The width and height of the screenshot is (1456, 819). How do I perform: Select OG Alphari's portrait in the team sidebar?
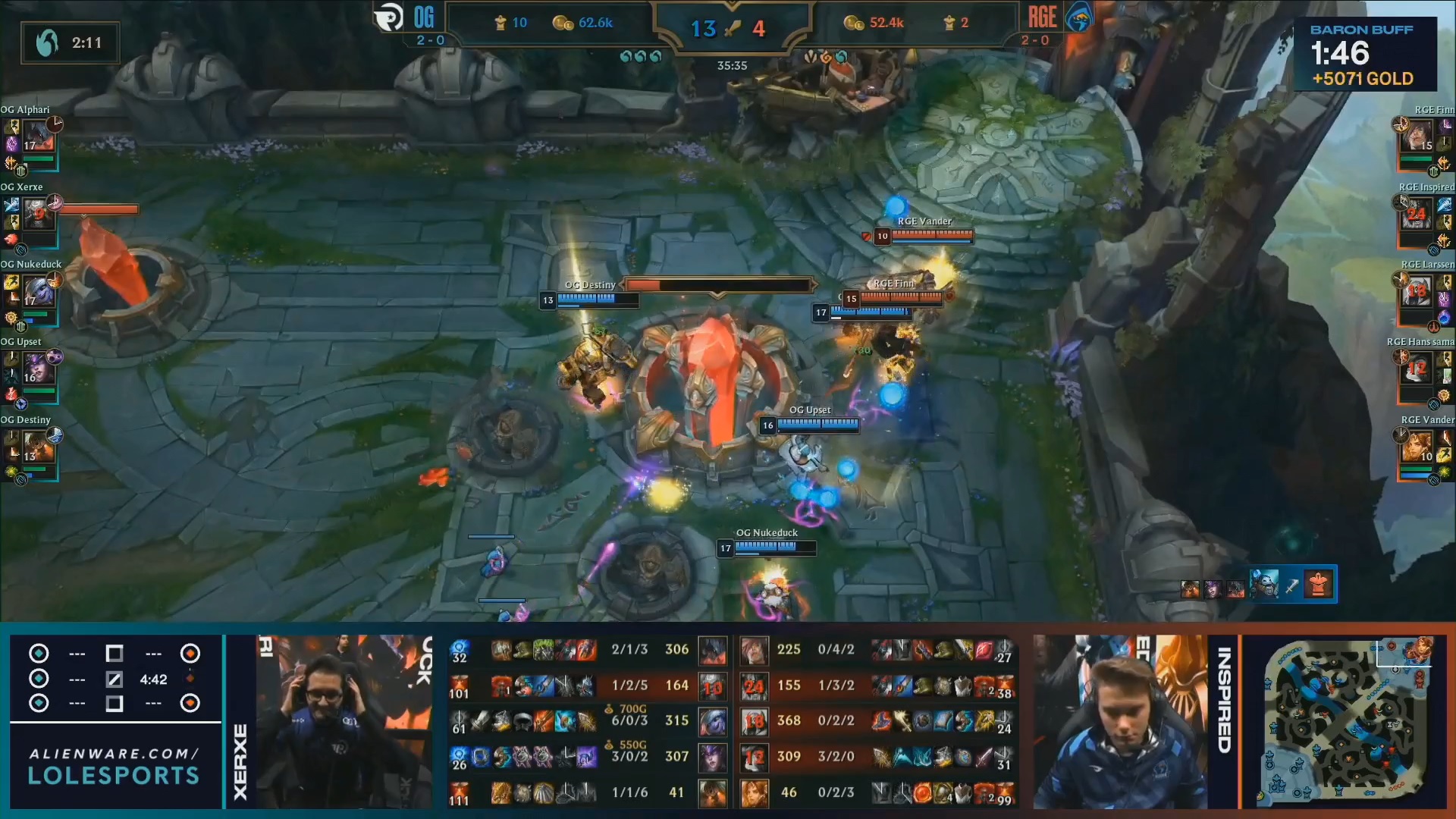38,136
